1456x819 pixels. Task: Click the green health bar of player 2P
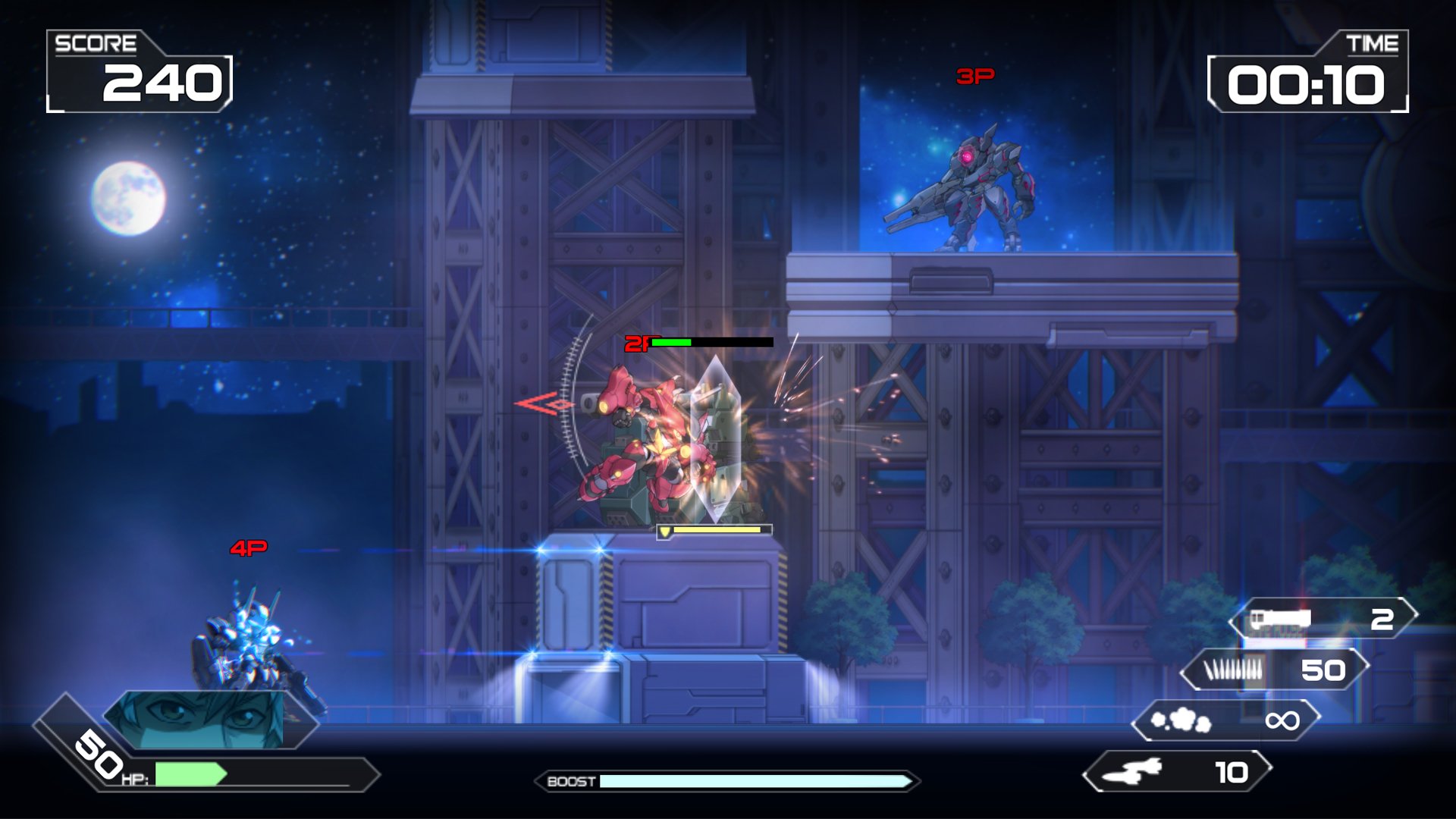671,343
